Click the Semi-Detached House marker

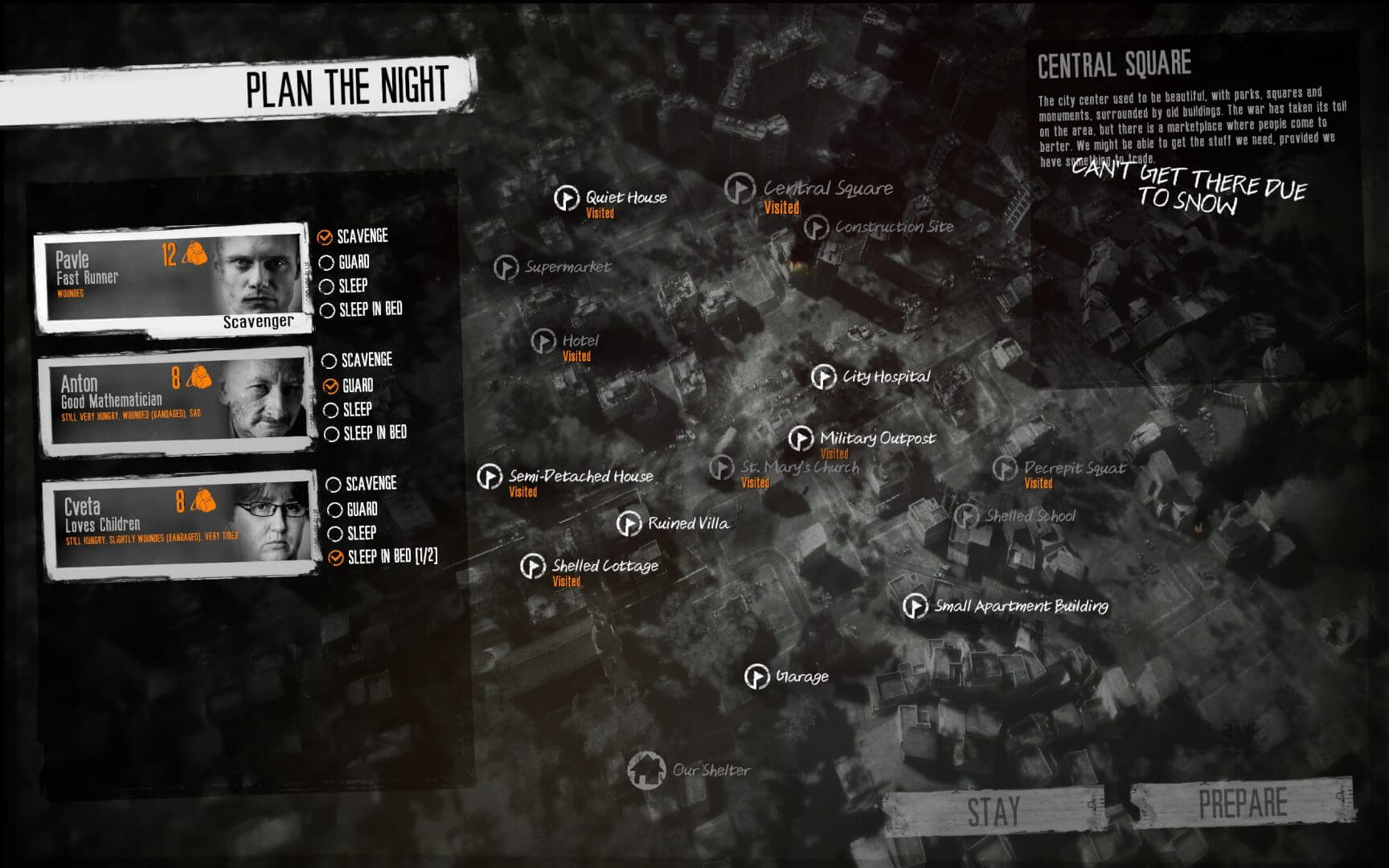pyautogui.click(x=489, y=476)
